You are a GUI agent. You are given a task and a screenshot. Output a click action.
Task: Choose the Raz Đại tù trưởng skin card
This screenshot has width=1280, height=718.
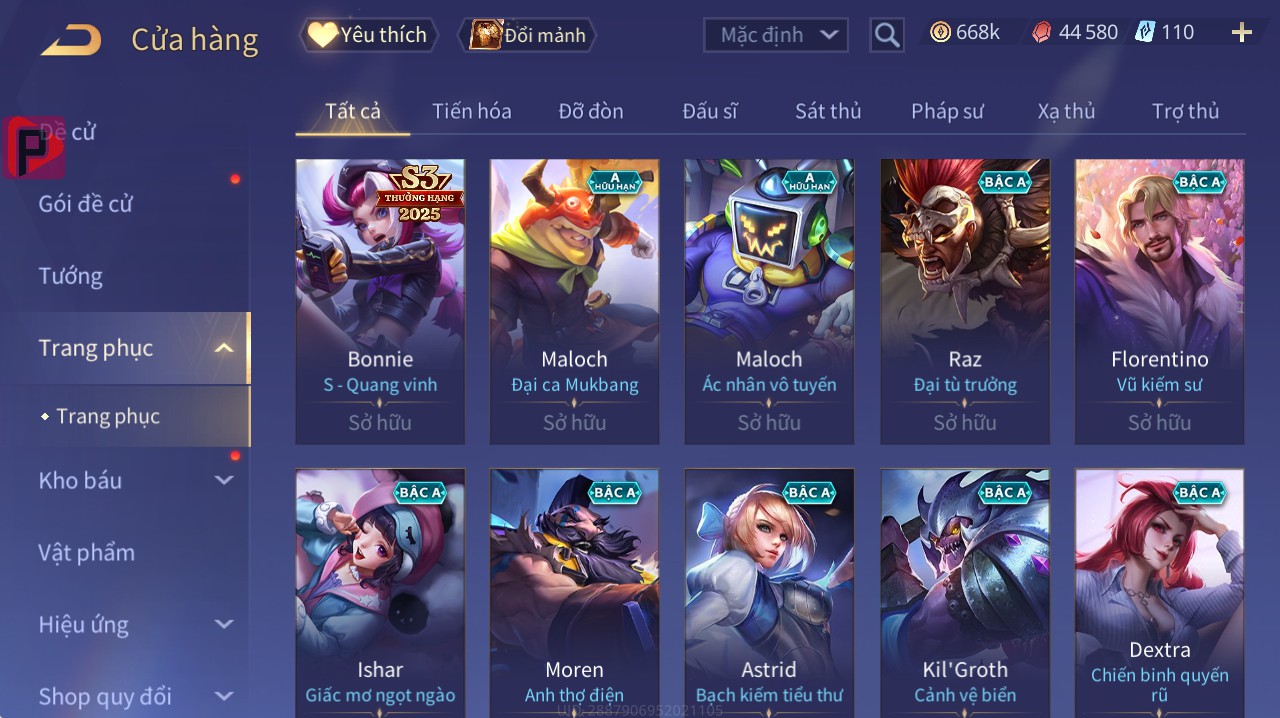[x=965, y=300]
